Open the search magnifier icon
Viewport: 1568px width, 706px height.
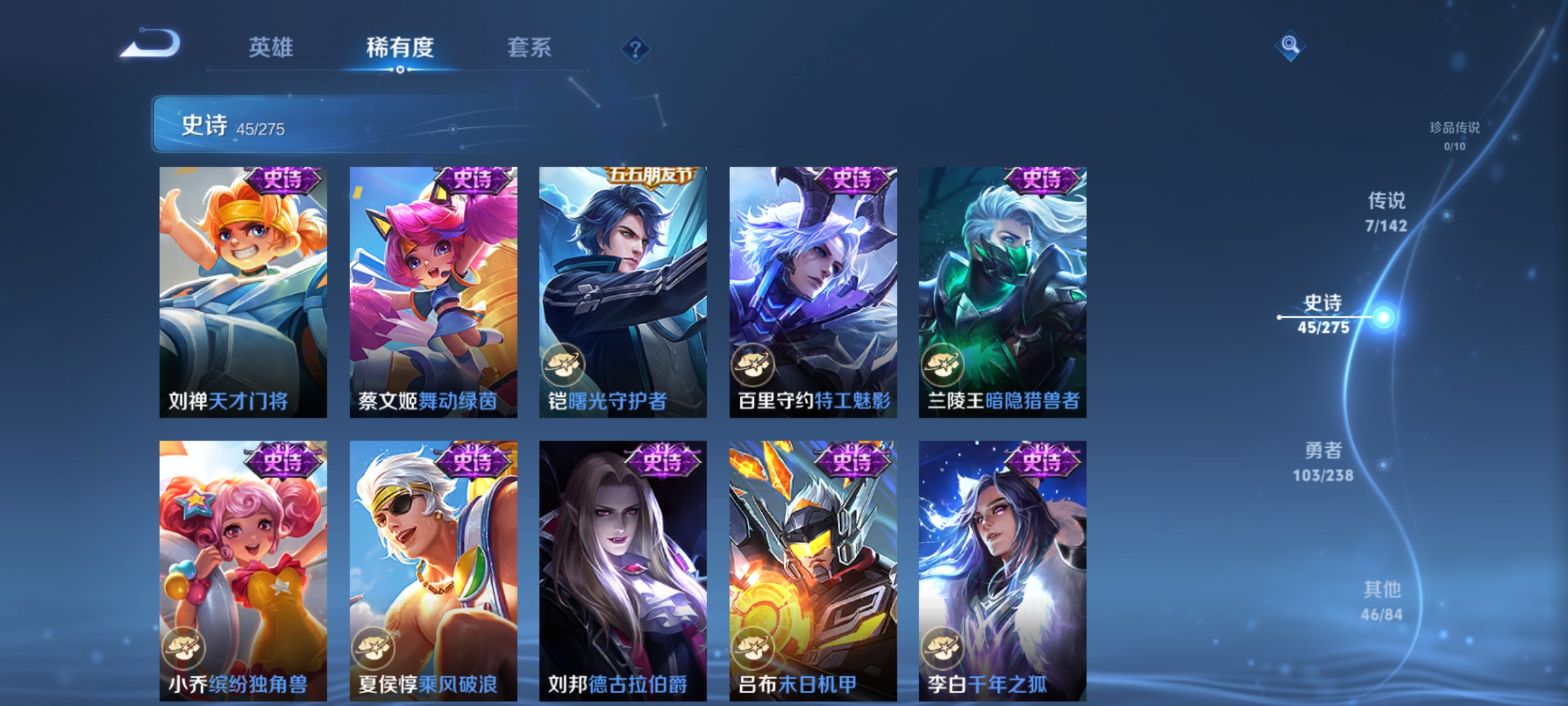(x=1290, y=46)
